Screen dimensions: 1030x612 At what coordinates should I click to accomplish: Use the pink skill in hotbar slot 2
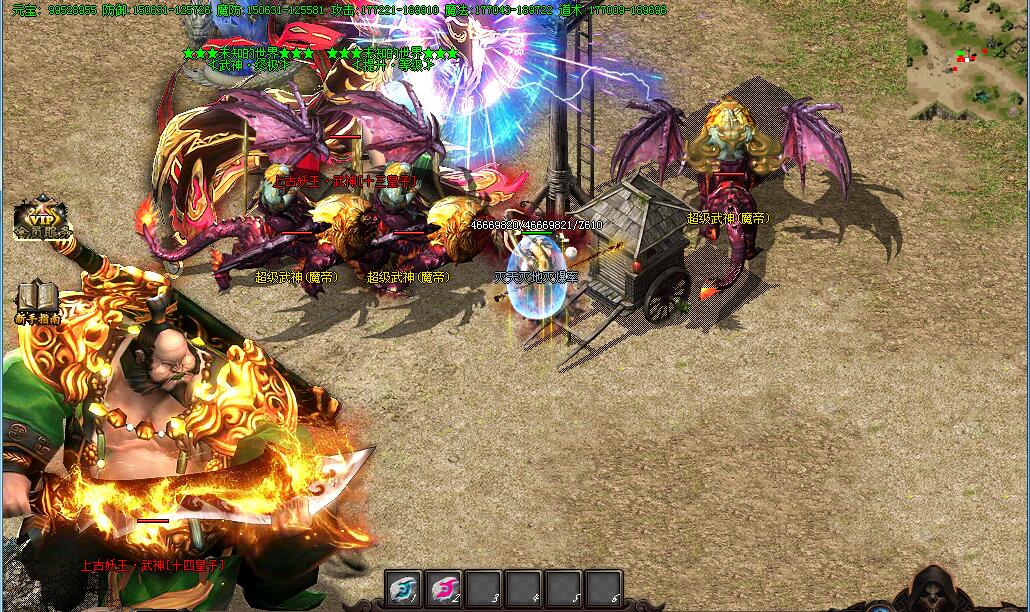[x=444, y=588]
